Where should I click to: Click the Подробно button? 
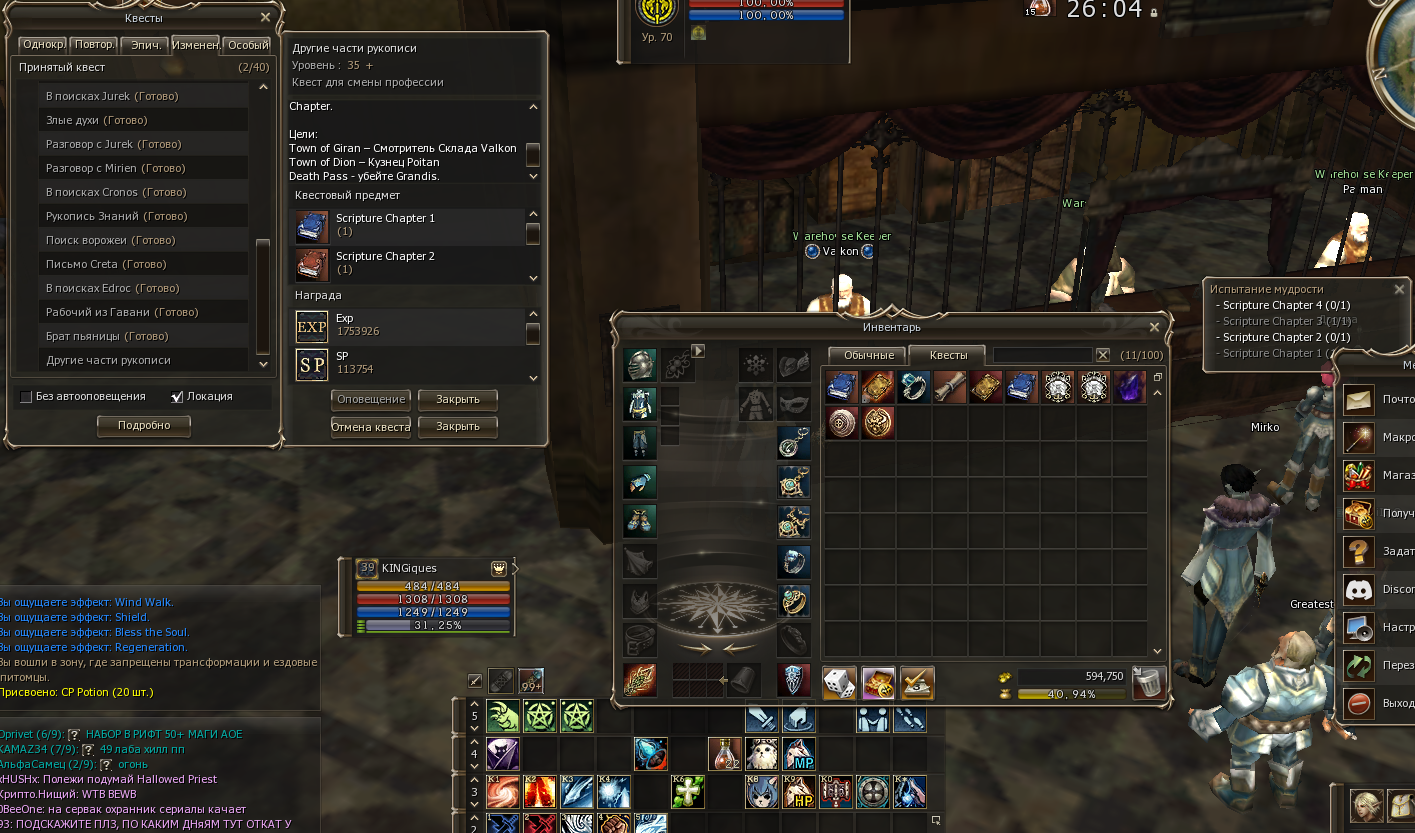click(143, 425)
